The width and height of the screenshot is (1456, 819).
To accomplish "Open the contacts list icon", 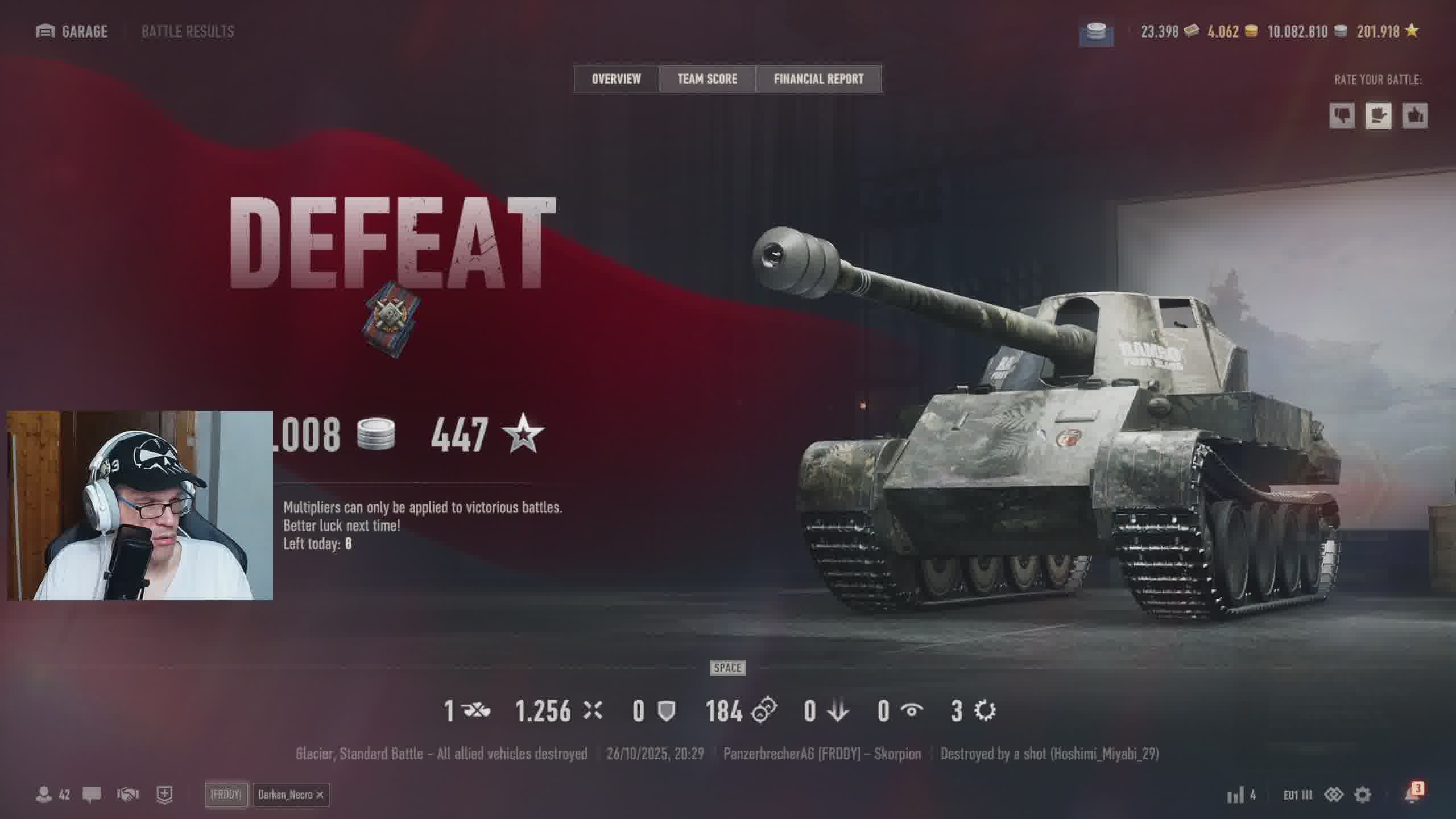I will [44, 794].
